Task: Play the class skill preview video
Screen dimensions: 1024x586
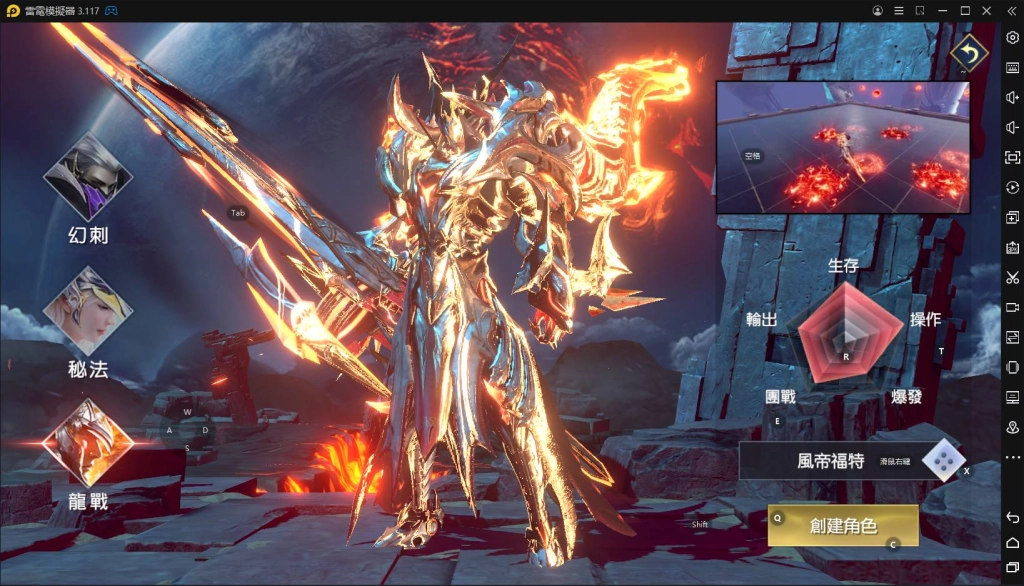Action: pyautogui.click(x=842, y=147)
